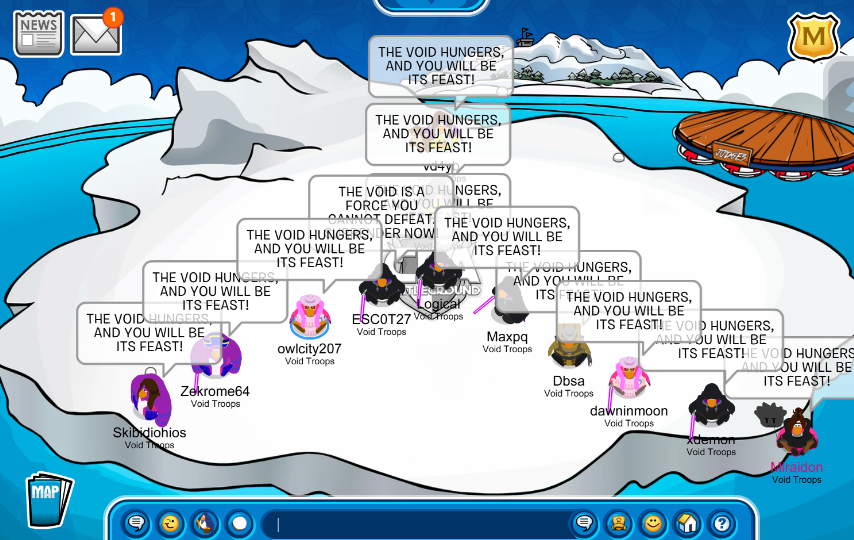Open the News newspaper
The image size is (854, 540).
pos(38,33)
